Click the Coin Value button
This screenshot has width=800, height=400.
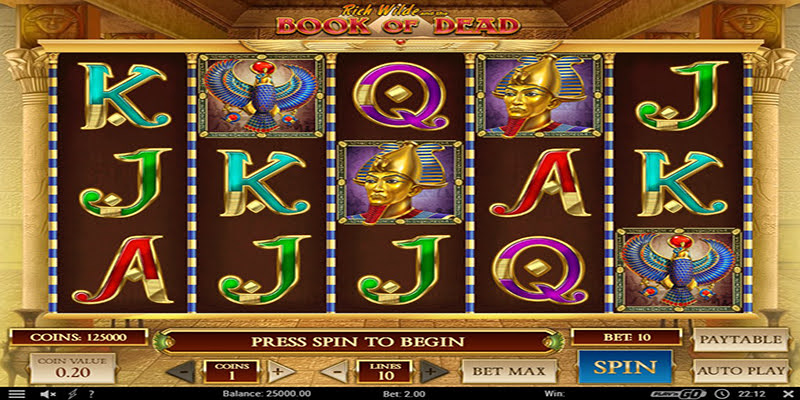(58, 368)
